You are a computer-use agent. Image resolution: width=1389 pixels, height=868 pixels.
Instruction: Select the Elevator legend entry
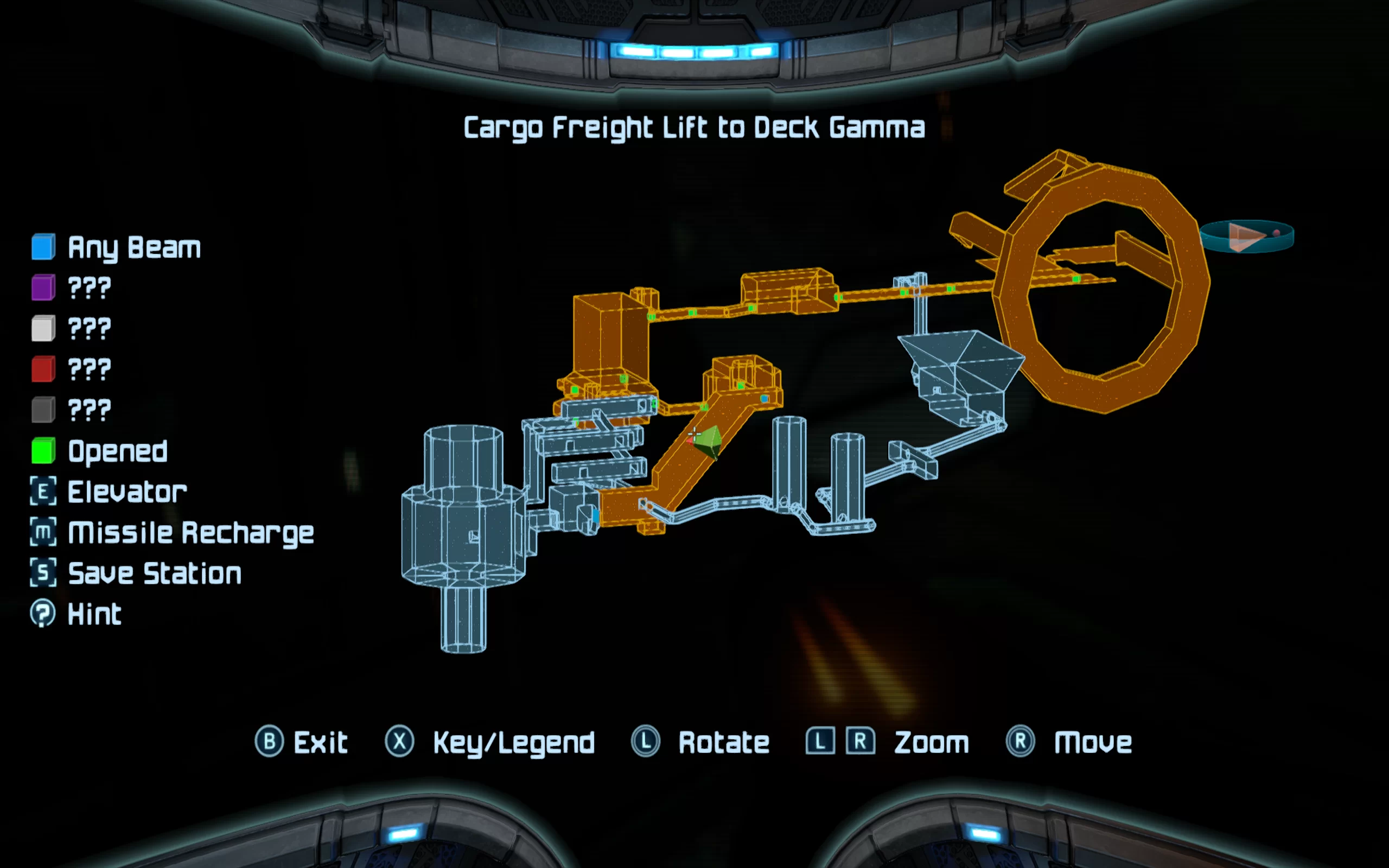109,492
